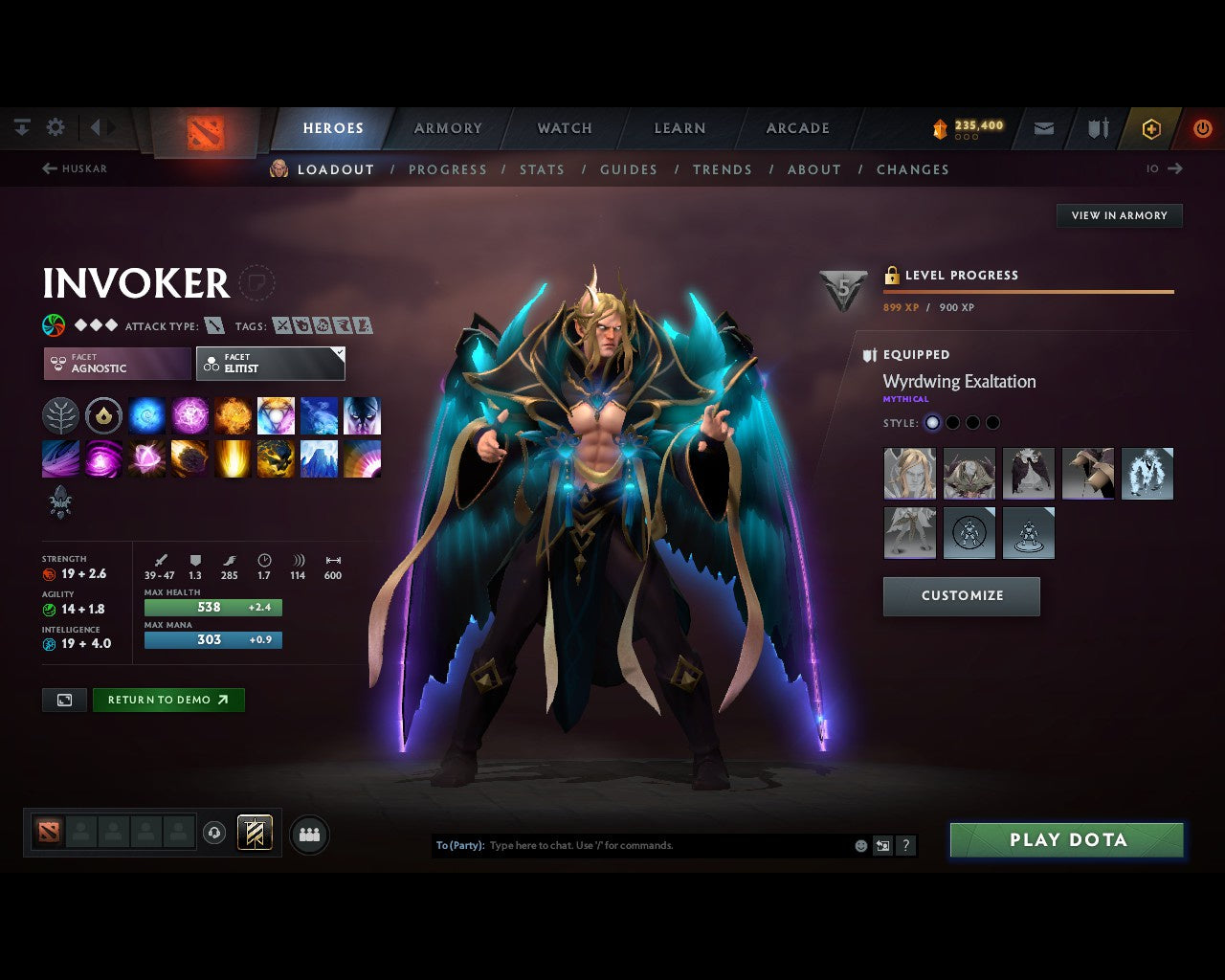The image size is (1225, 980).
Task: Click the armory shield and sword icon
Action: click(x=1097, y=128)
